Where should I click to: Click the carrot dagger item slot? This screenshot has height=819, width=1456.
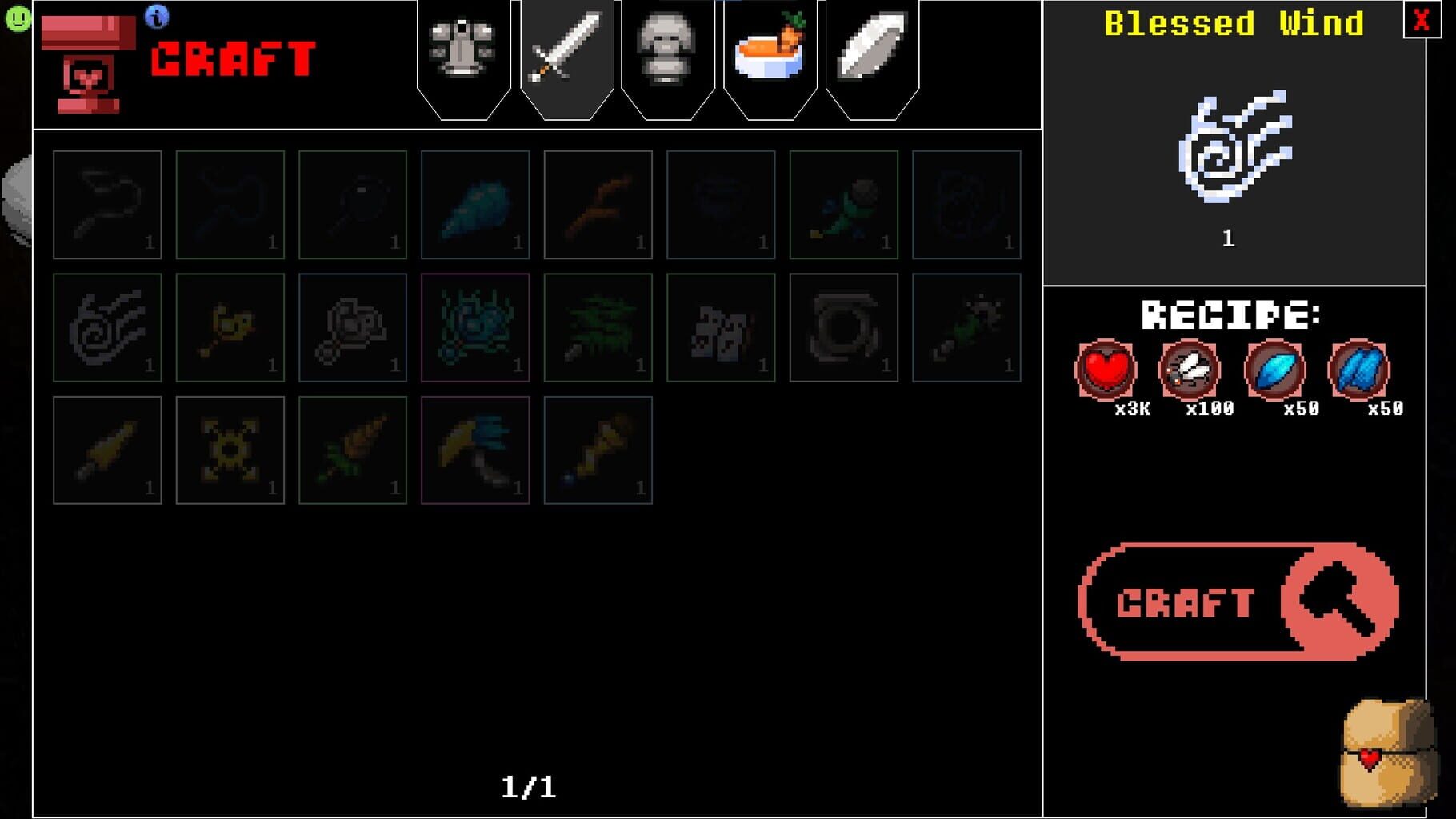[x=353, y=450]
